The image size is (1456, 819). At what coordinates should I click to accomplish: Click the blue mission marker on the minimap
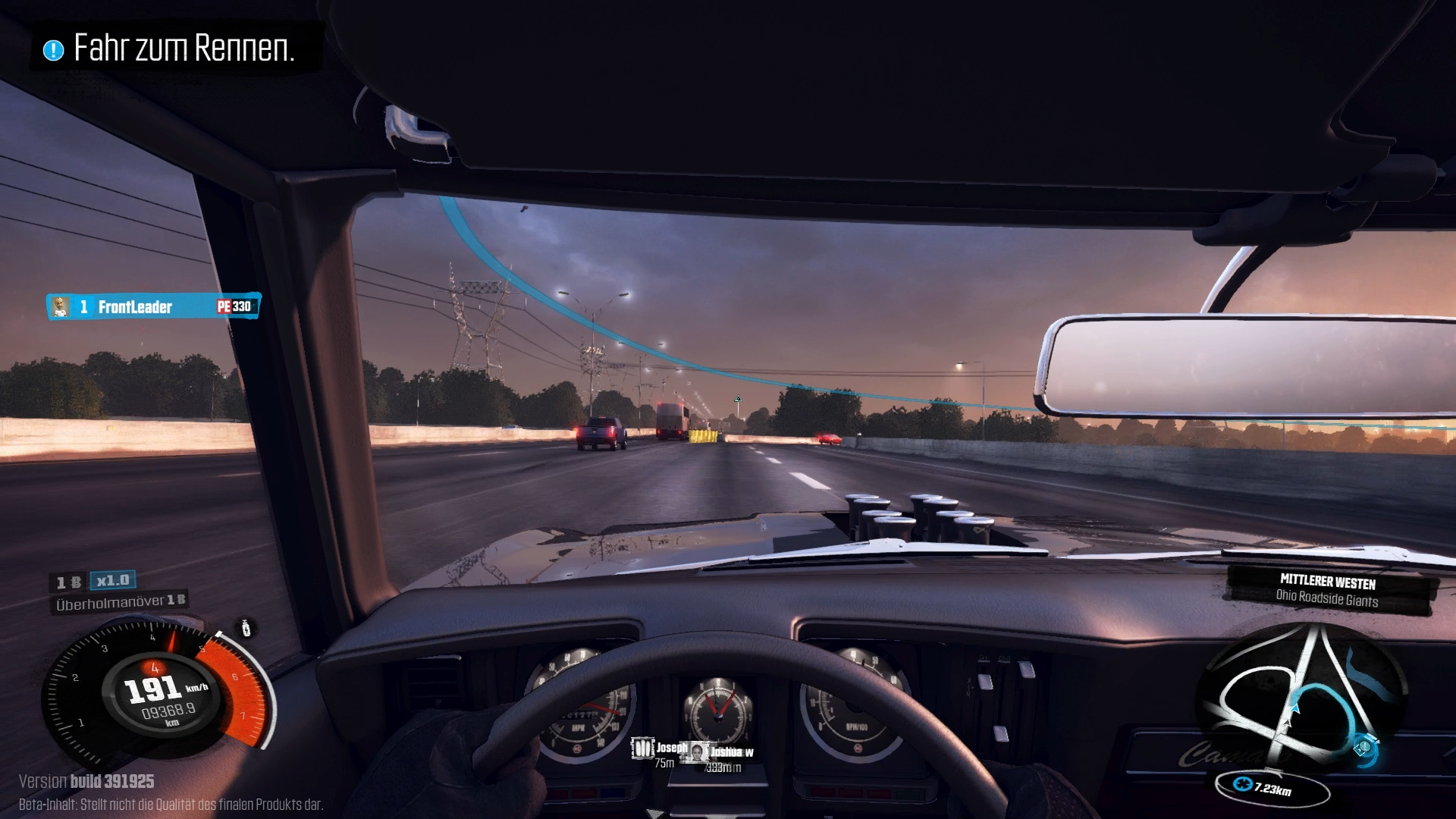pyautogui.click(x=1363, y=748)
